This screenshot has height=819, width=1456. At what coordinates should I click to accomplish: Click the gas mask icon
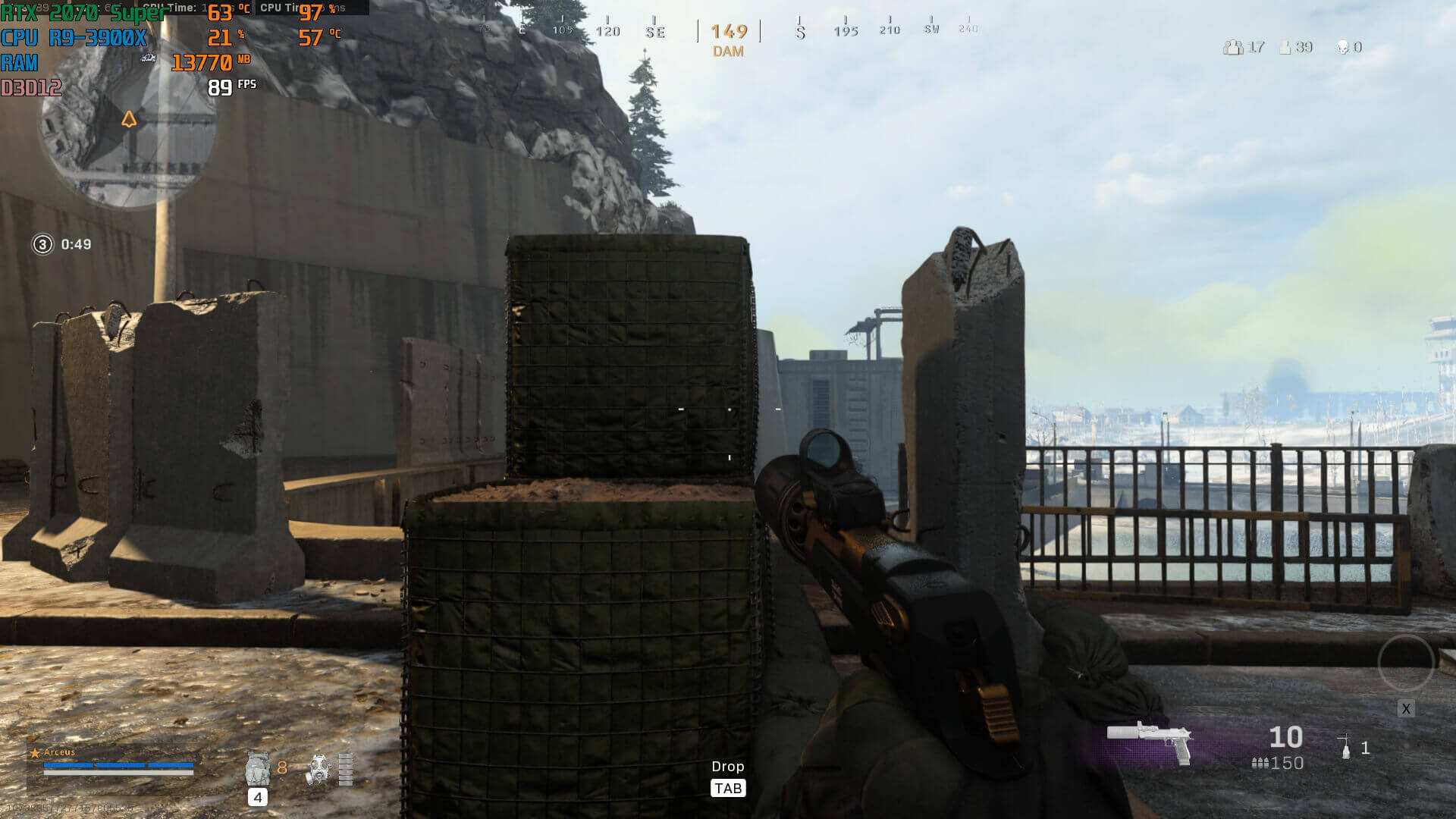tap(318, 769)
